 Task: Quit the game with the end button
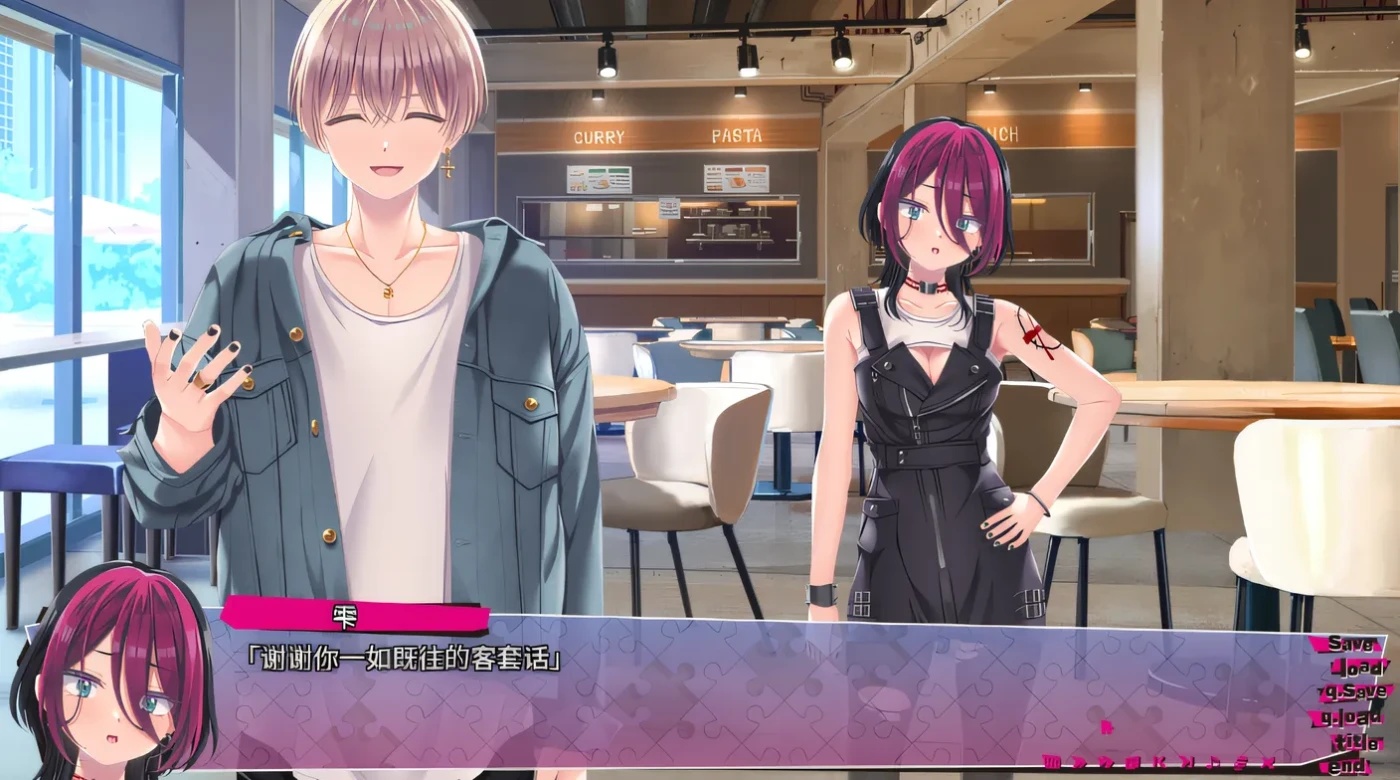click(1348, 765)
